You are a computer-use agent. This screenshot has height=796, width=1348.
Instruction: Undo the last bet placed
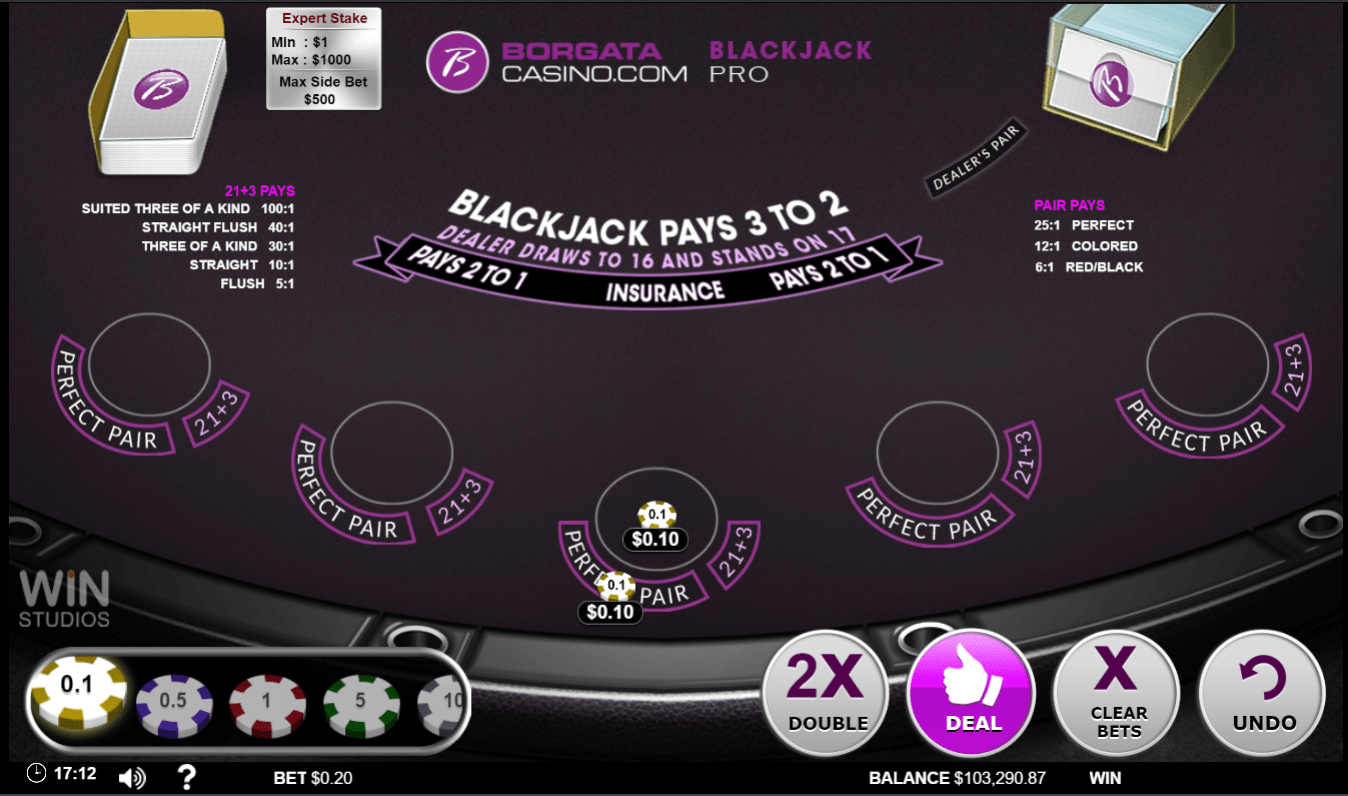(x=1262, y=693)
